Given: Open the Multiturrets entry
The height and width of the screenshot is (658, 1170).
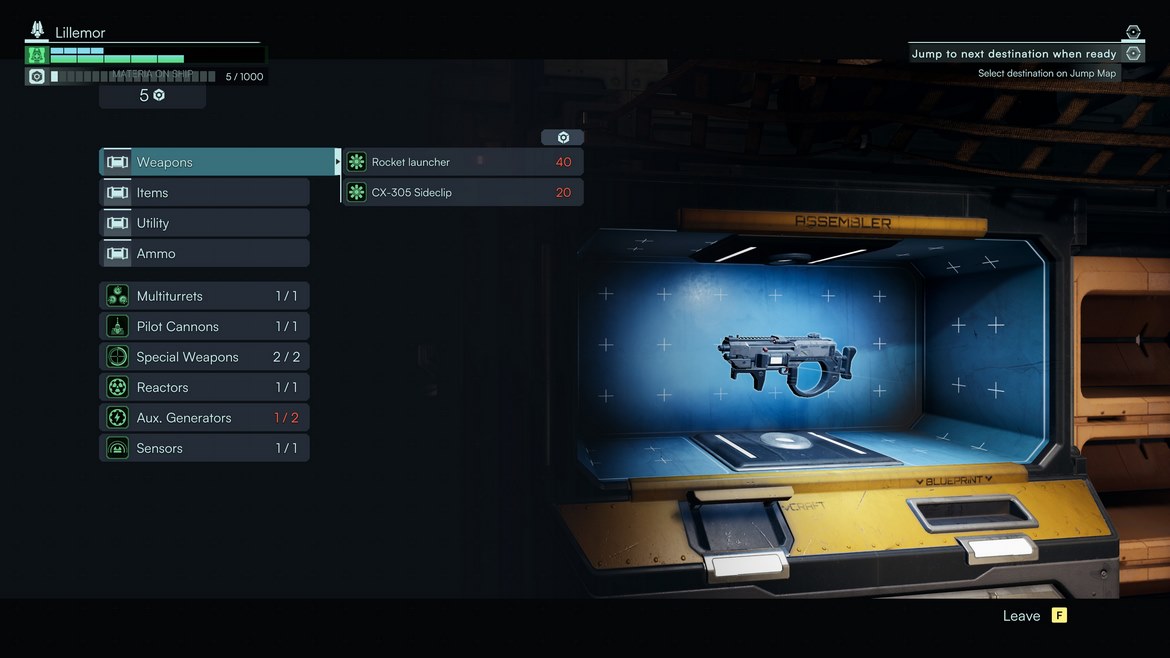Looking at the screenshot, I should pyautogui.click(x=205, y=296).
